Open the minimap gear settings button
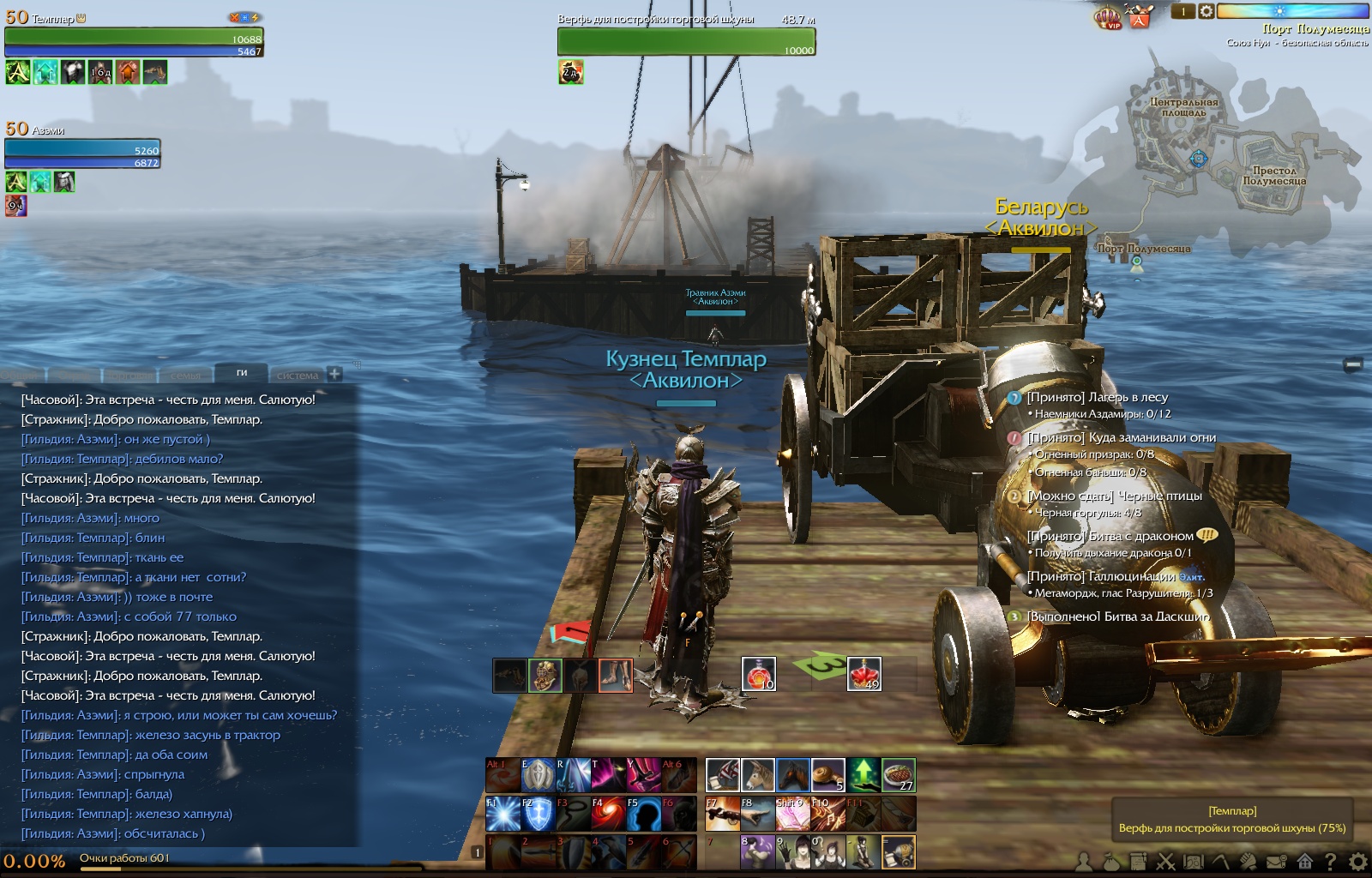The width and height of the screenshot is (1372, 878). click(x=1206, y=11)
